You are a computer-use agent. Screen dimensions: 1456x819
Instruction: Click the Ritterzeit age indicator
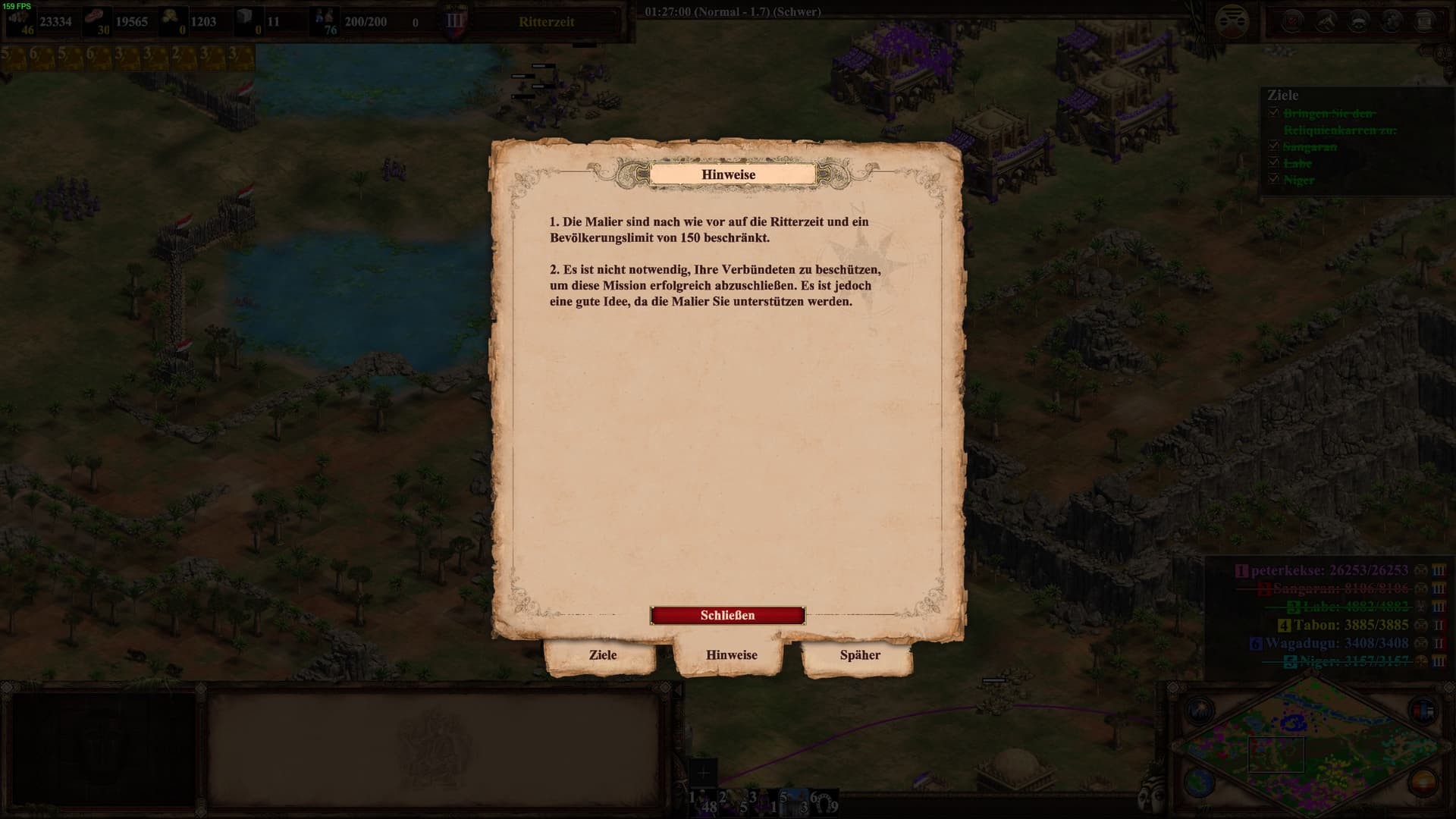click(546, 21)
